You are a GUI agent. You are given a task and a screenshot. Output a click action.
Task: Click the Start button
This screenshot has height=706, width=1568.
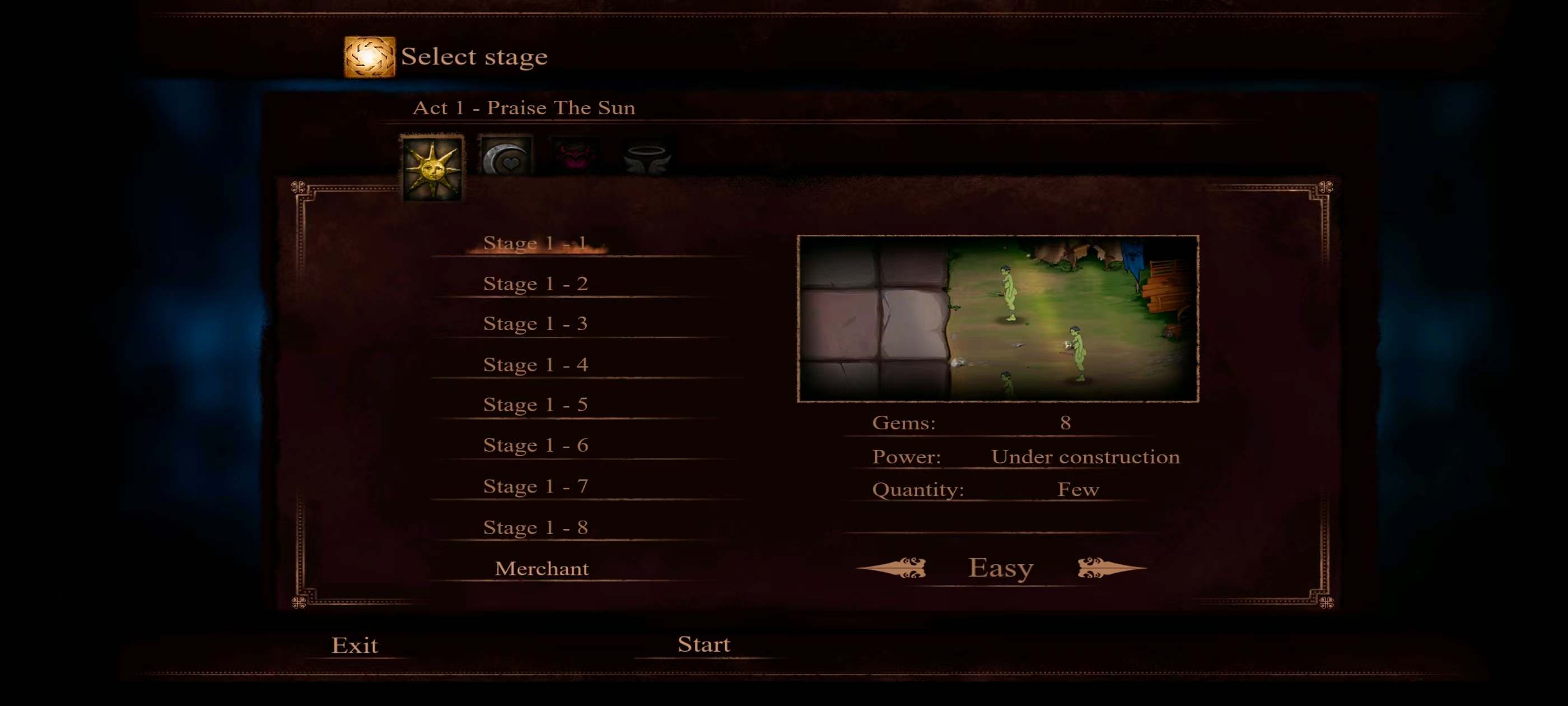tap(704, 644)
